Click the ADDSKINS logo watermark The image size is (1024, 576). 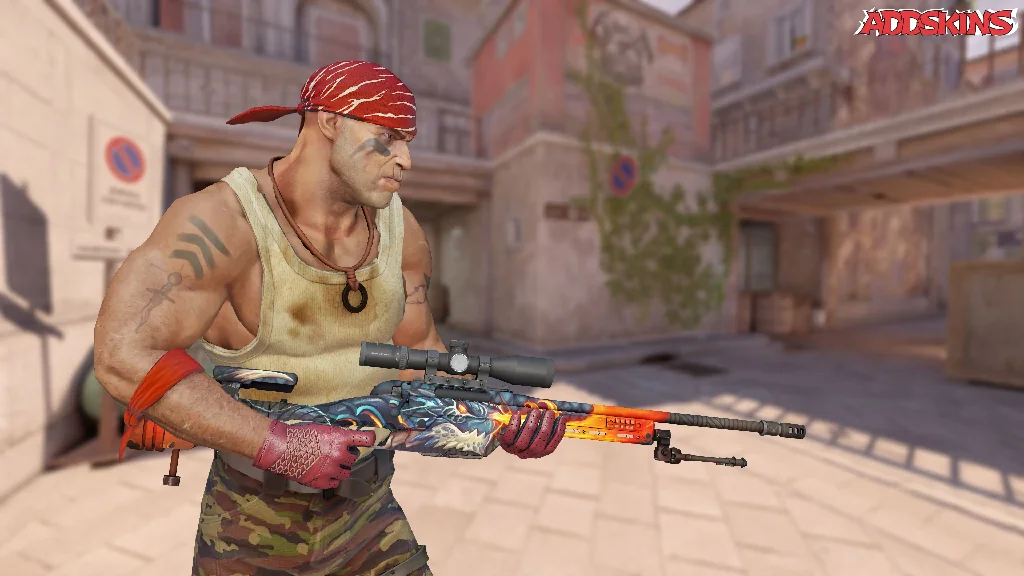coord(936,22)
